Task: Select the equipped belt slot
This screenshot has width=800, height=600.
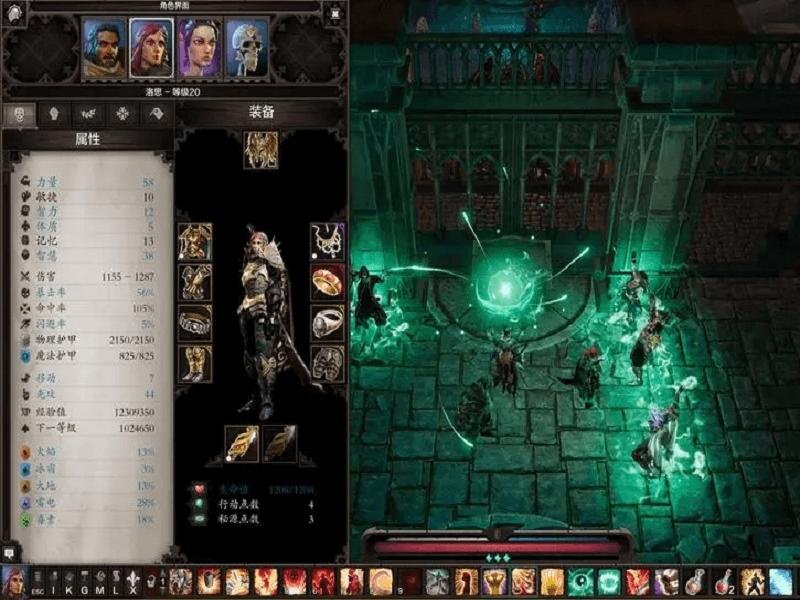Action: pos(195,322)
